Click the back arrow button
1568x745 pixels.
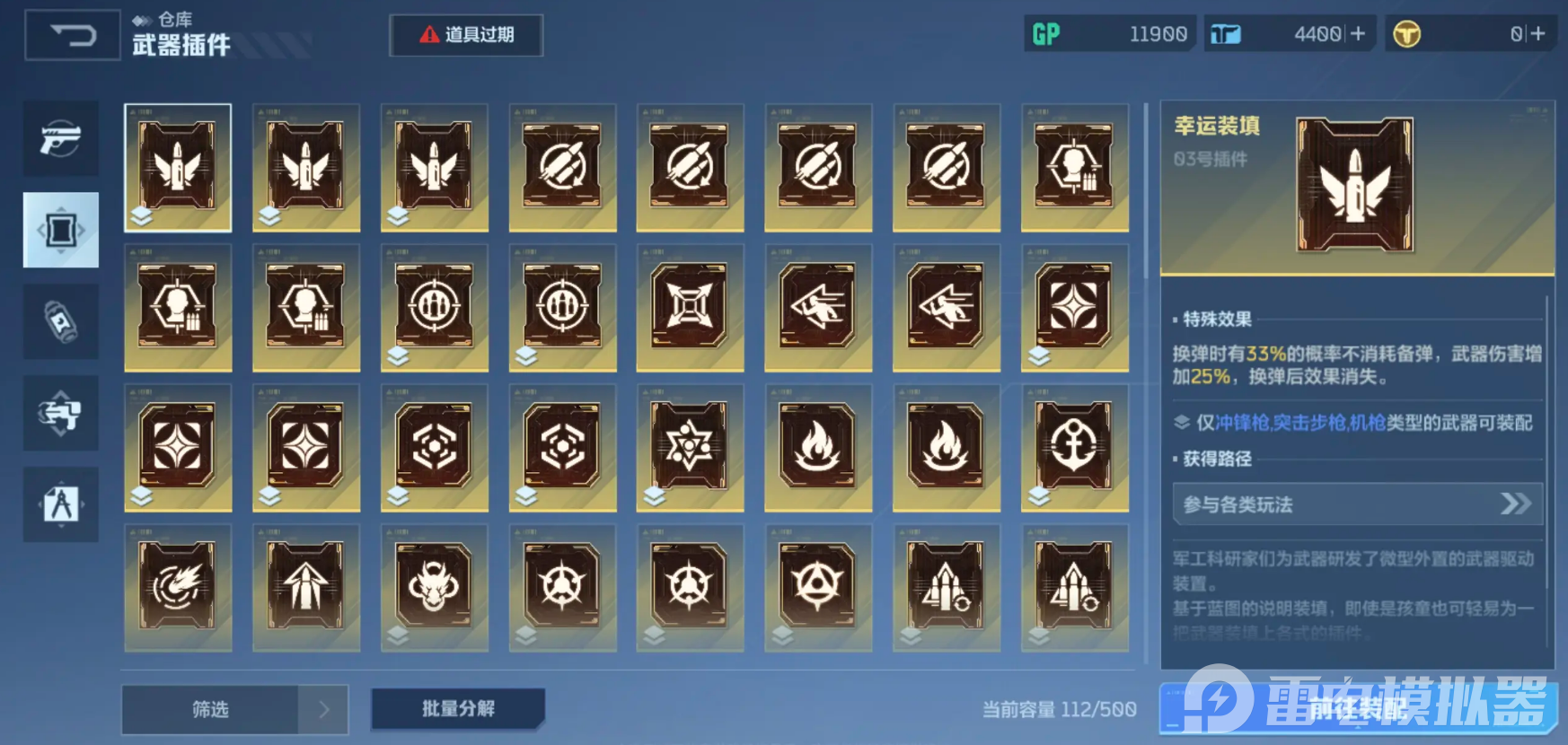[x=70, y=34]
